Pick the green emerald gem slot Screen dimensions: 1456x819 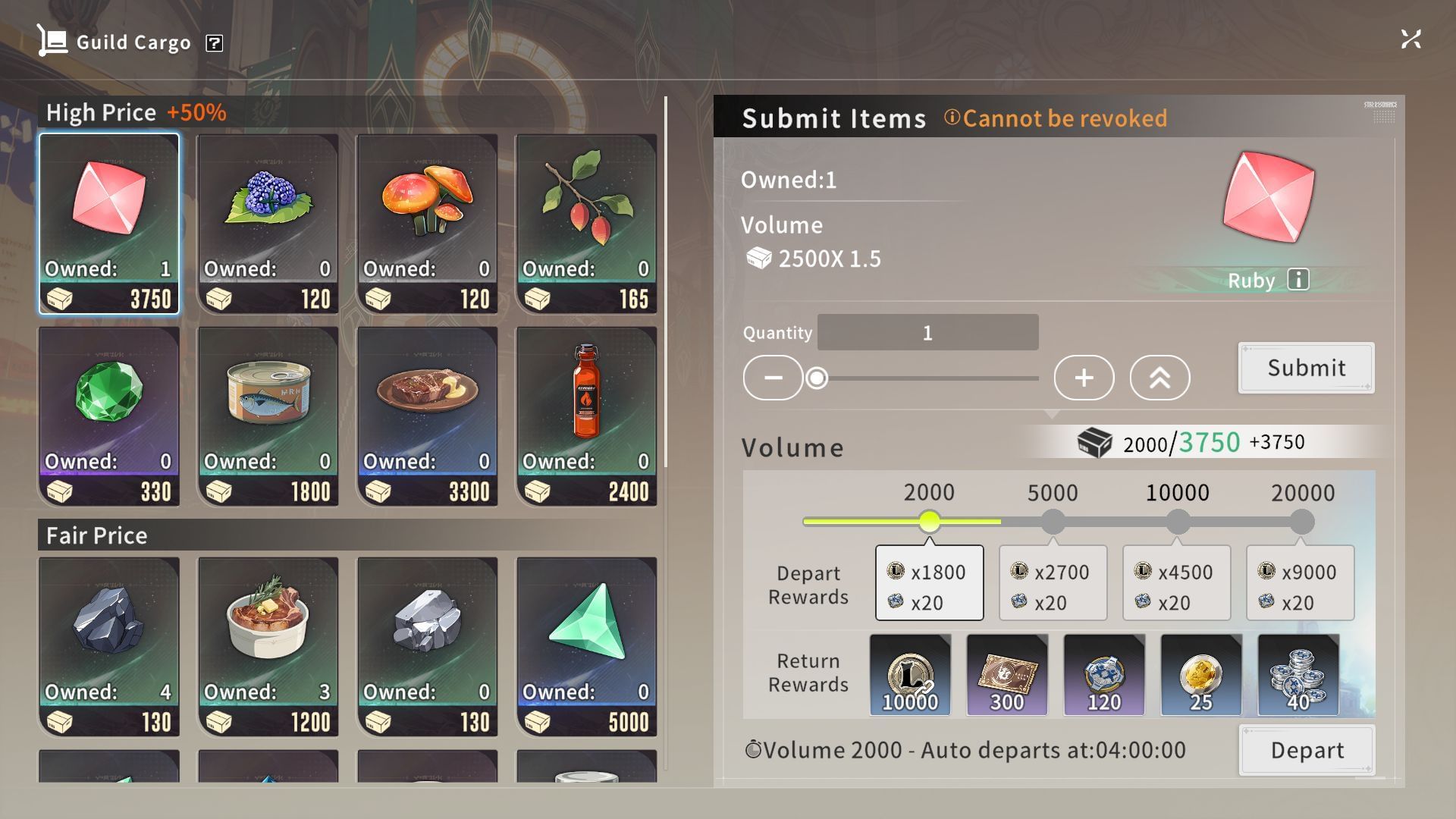click(109, 416)
